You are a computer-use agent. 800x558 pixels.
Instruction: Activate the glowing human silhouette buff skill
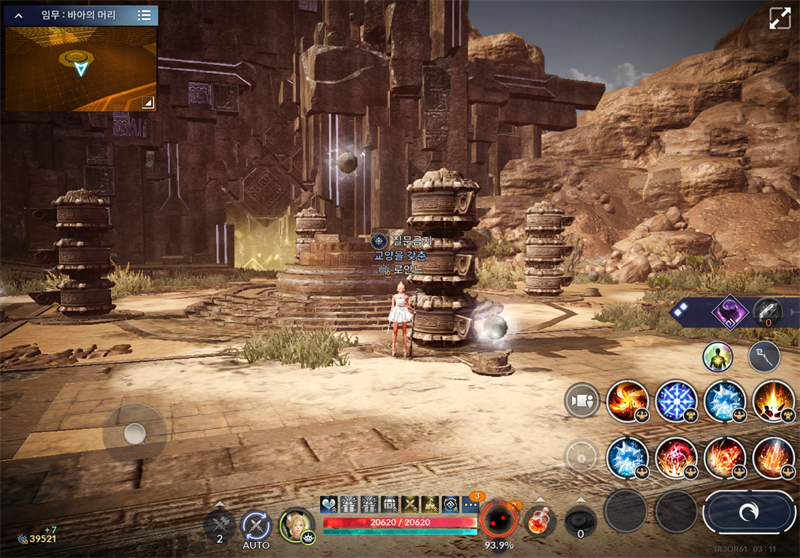717,356
